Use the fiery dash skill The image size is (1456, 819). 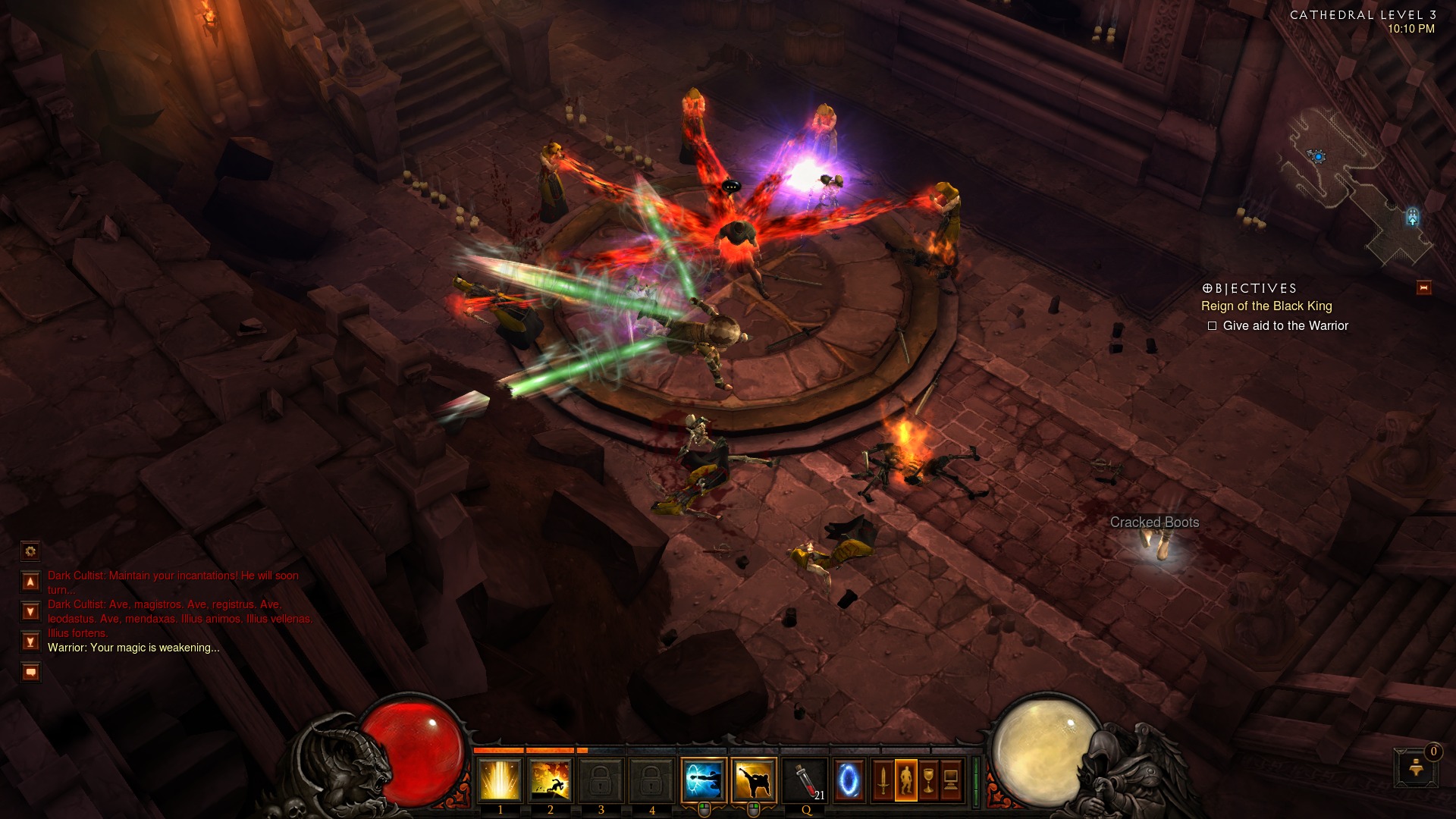tap(551, 780)
